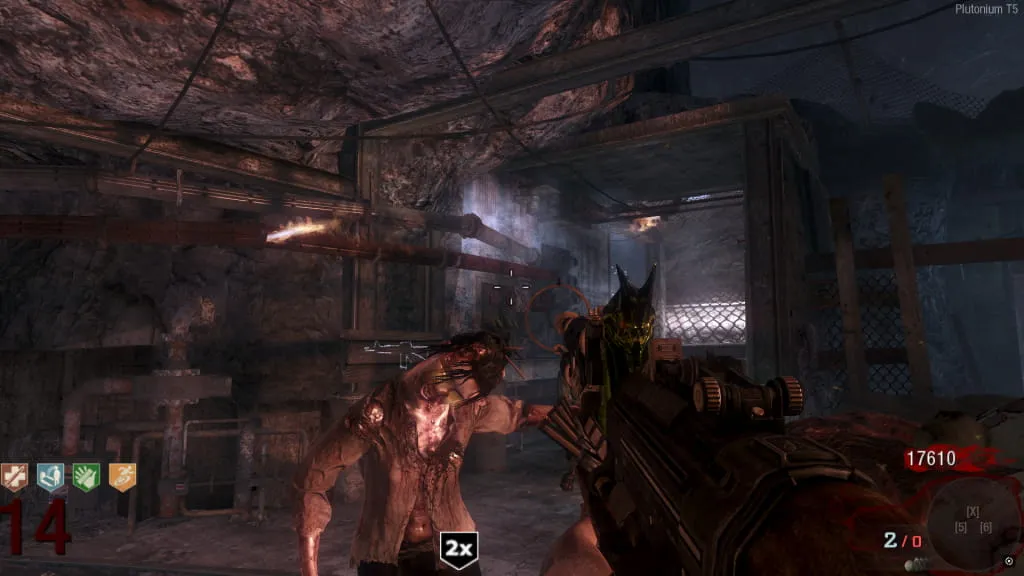Click the 2x Double Points power-up icon
1024x576 pixels.
[x=459, y=550]
